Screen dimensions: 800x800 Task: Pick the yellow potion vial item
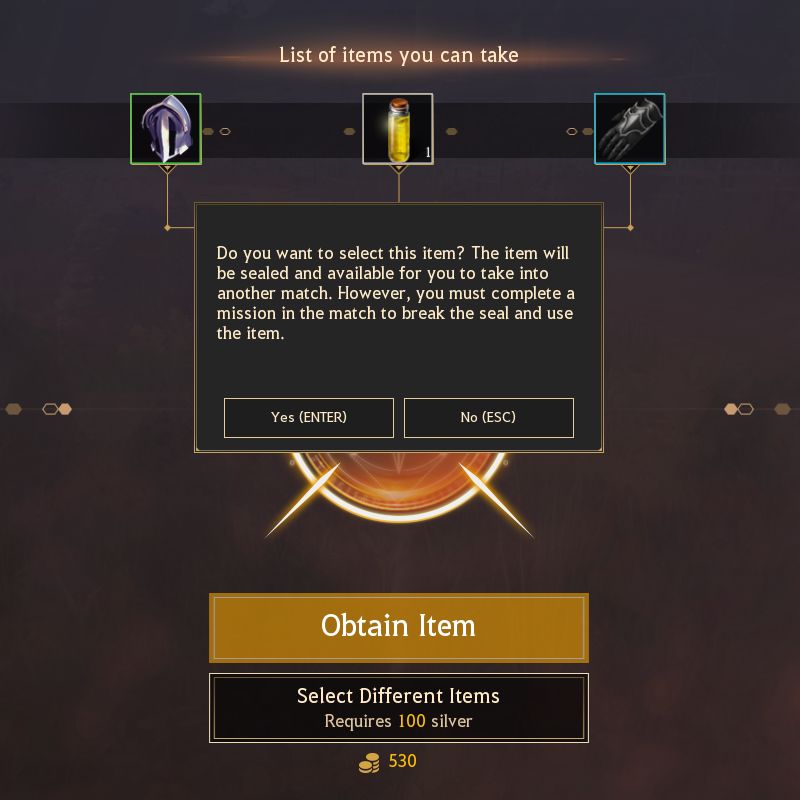(x=398, y=129)
